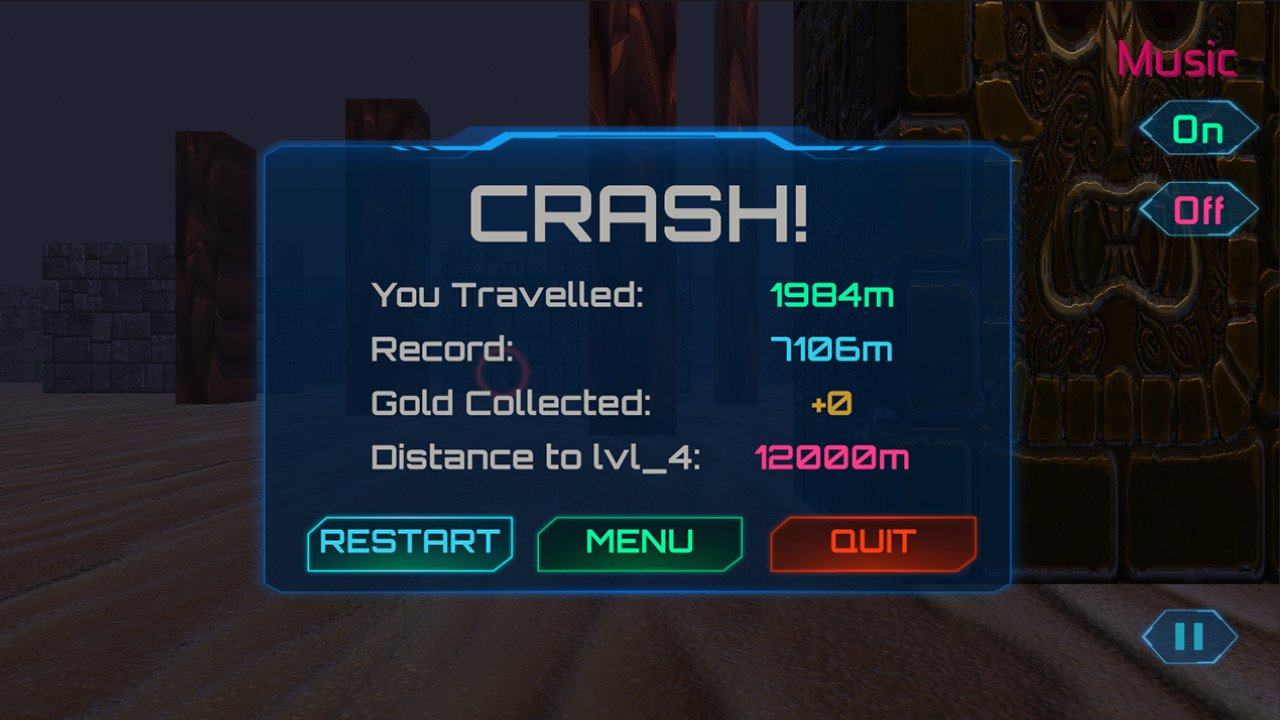The height and width of the screenshot is (720, 1280).
Task: Click the green MENU hexagonal button shape
Action: pos(640,543)
